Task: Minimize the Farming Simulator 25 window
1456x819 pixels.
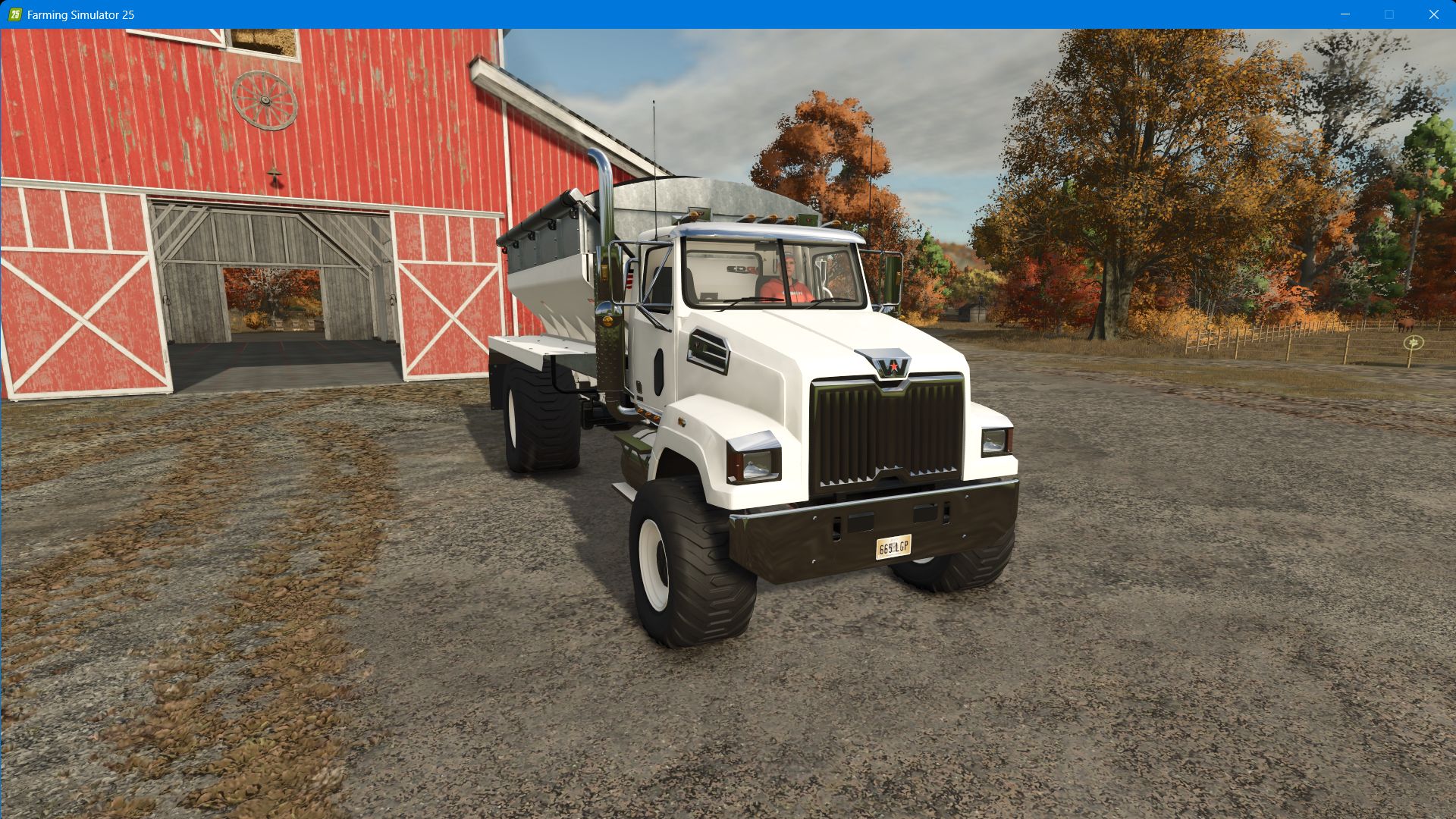Action: [1345, 13]
